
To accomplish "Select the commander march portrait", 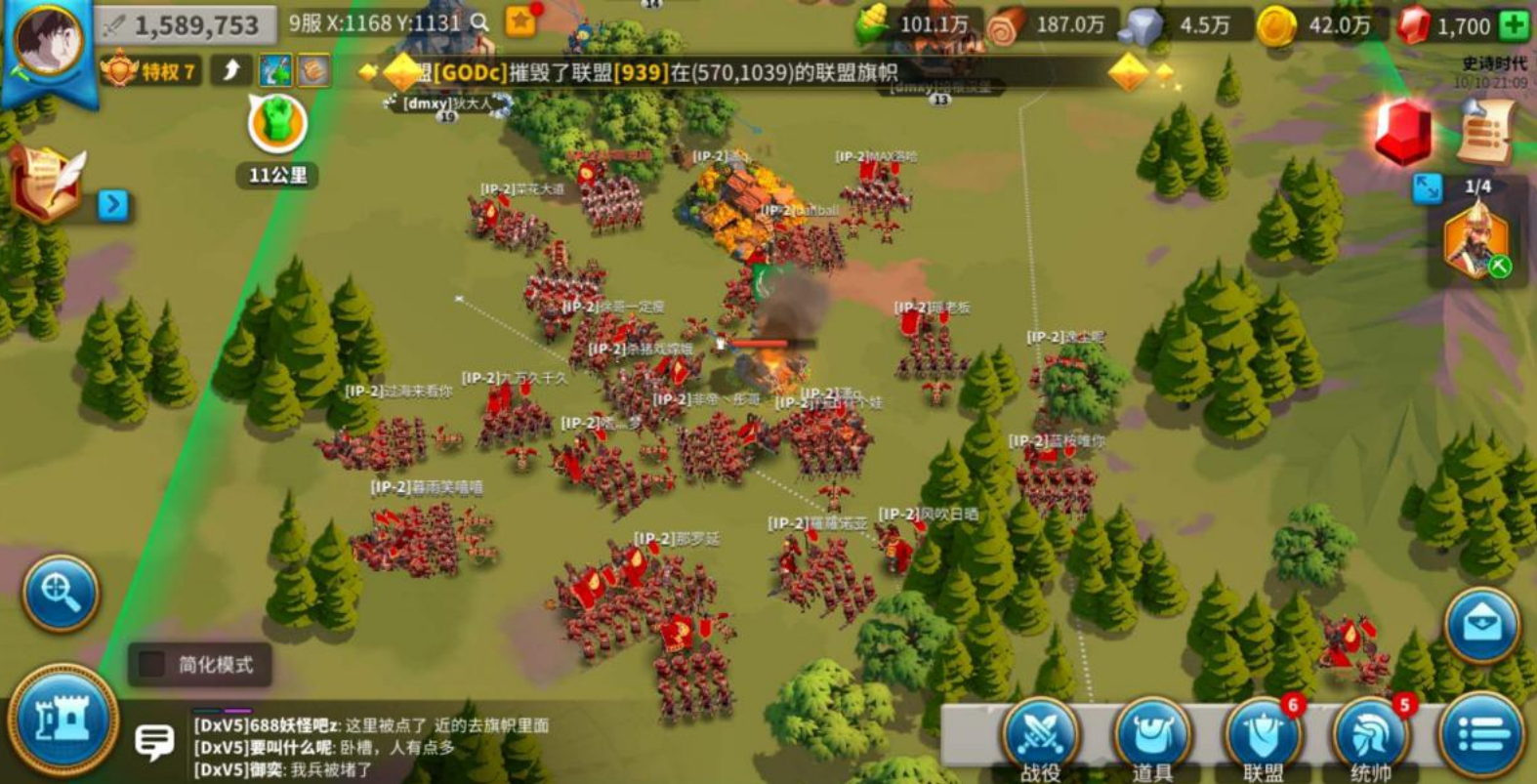I will (1475, 239).
